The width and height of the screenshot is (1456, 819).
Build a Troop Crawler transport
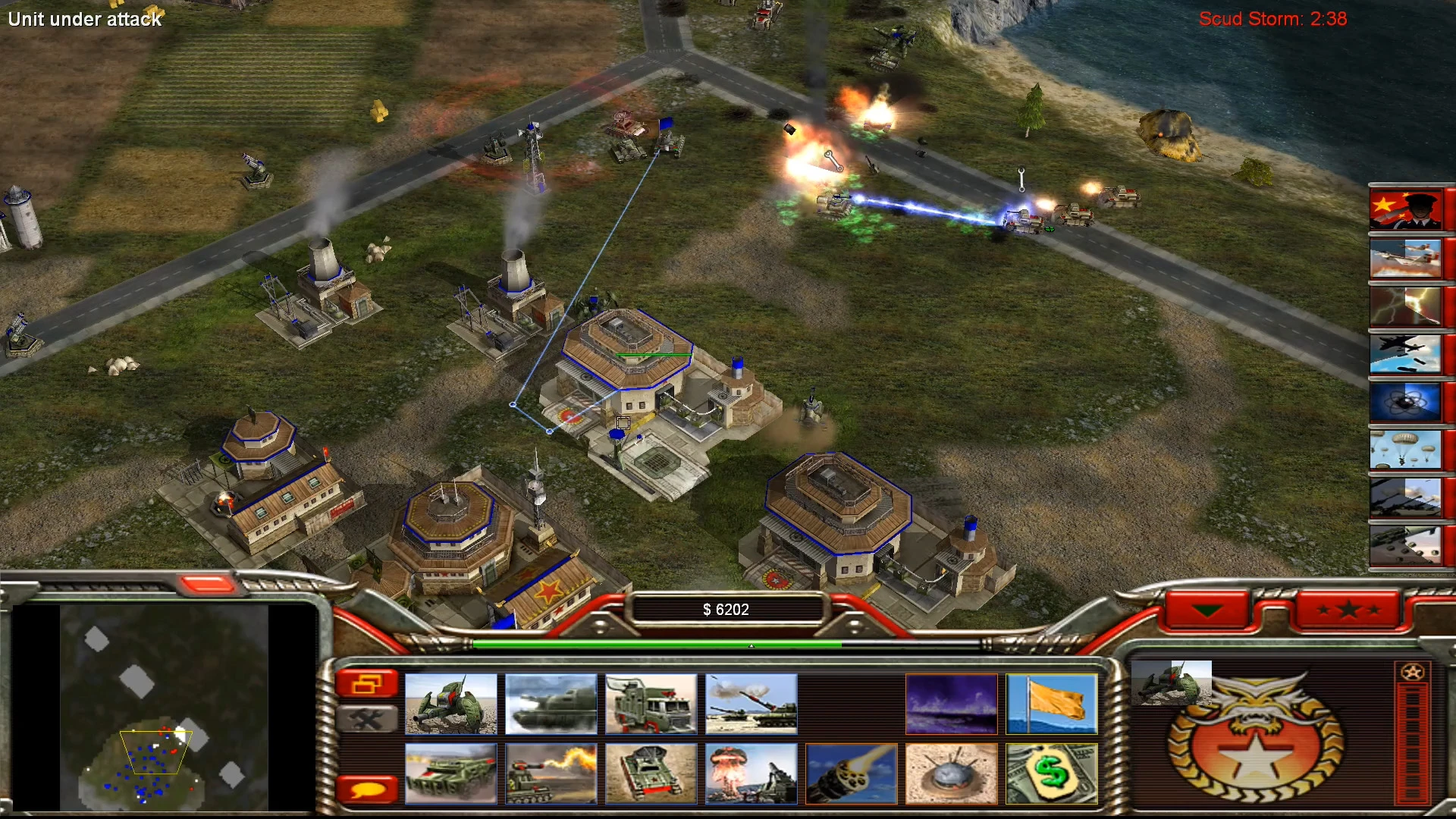[651, 704]
